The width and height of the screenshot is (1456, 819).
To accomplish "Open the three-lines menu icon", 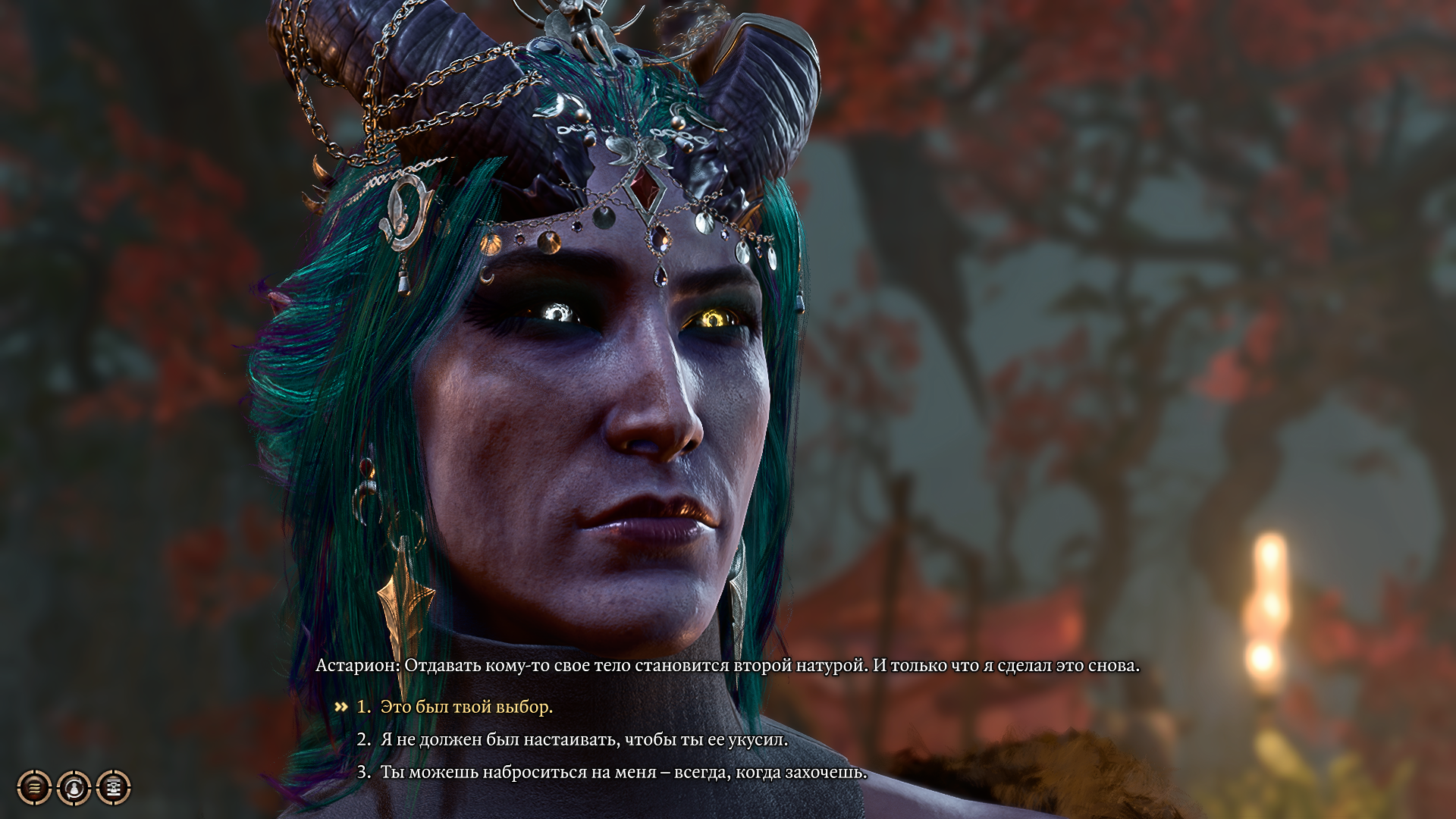I will [x=35, y=788].
